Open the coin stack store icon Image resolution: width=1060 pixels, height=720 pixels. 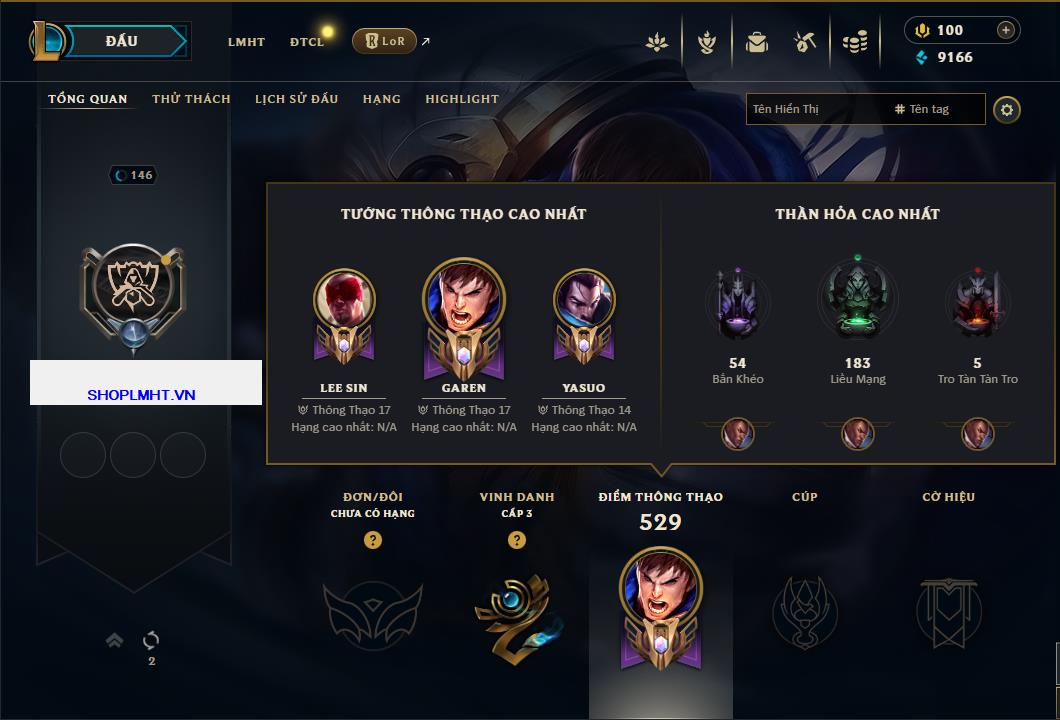[854, 42]
